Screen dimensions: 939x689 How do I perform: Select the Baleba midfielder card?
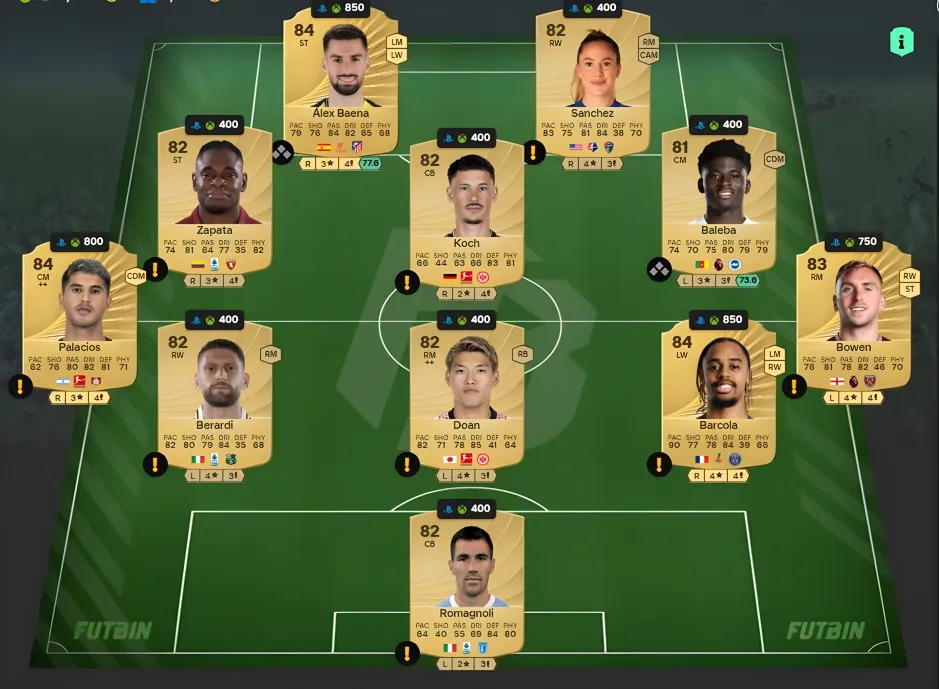pyautogui.click(x=718, y=200)
